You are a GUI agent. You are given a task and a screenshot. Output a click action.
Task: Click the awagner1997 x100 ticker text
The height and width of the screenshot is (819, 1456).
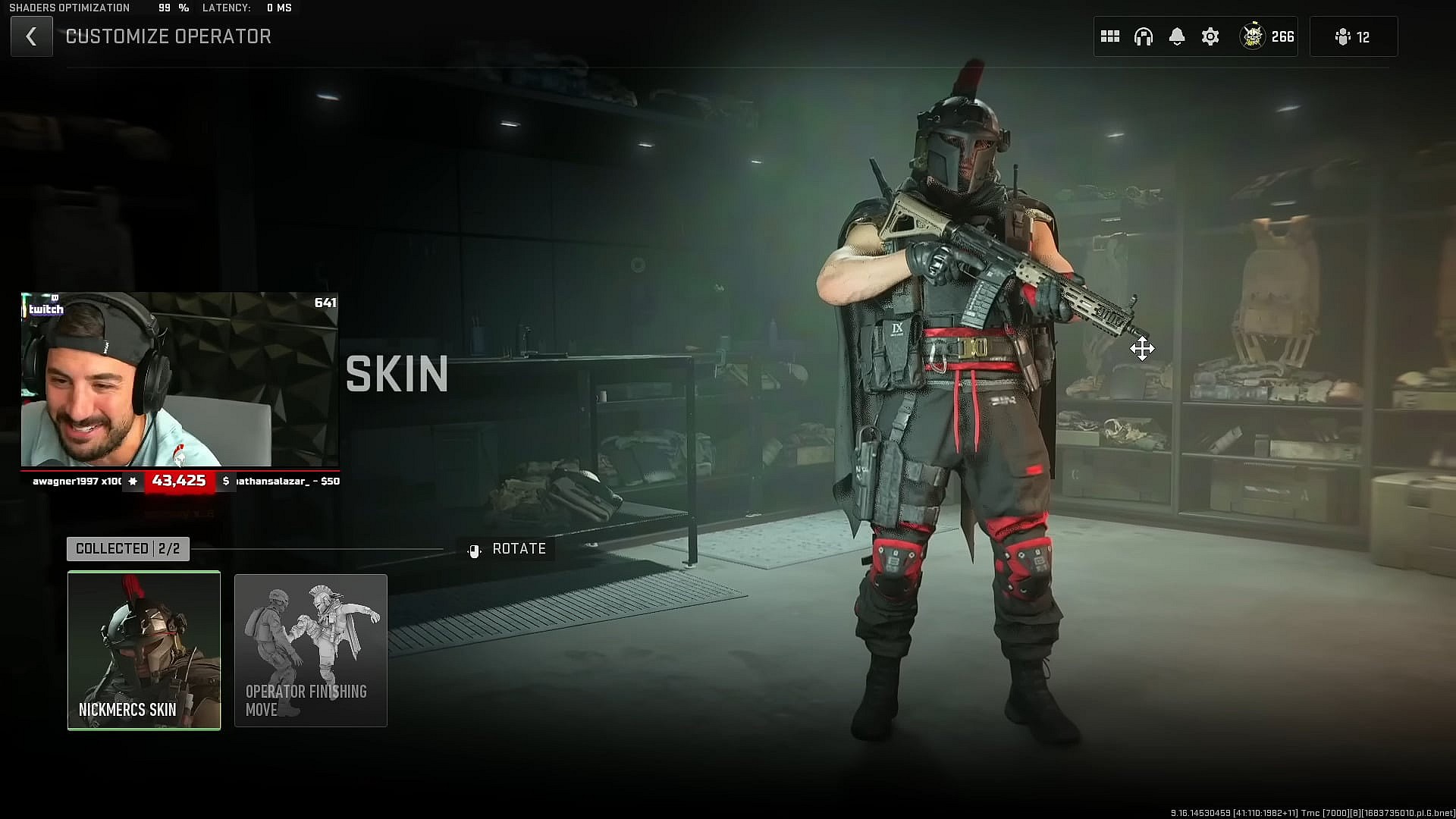(76, 481)
